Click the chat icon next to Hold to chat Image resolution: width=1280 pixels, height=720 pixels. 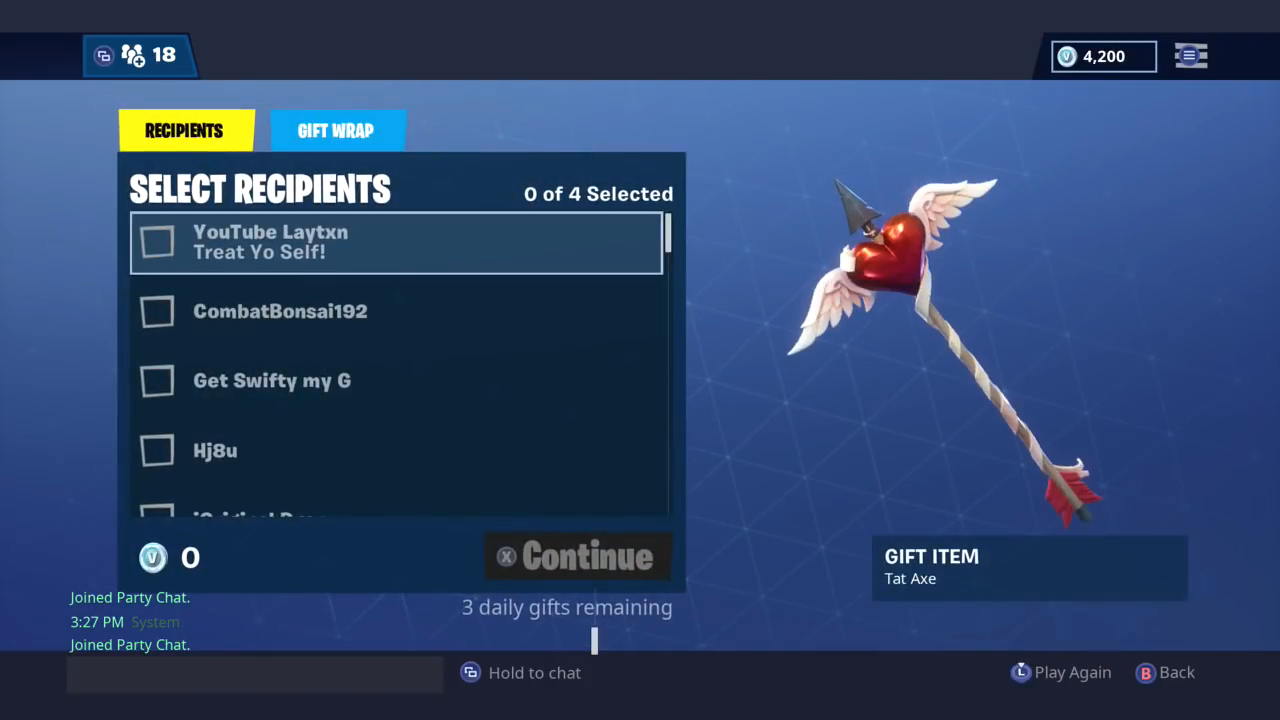pyautogui.click(x=470, y=672)
